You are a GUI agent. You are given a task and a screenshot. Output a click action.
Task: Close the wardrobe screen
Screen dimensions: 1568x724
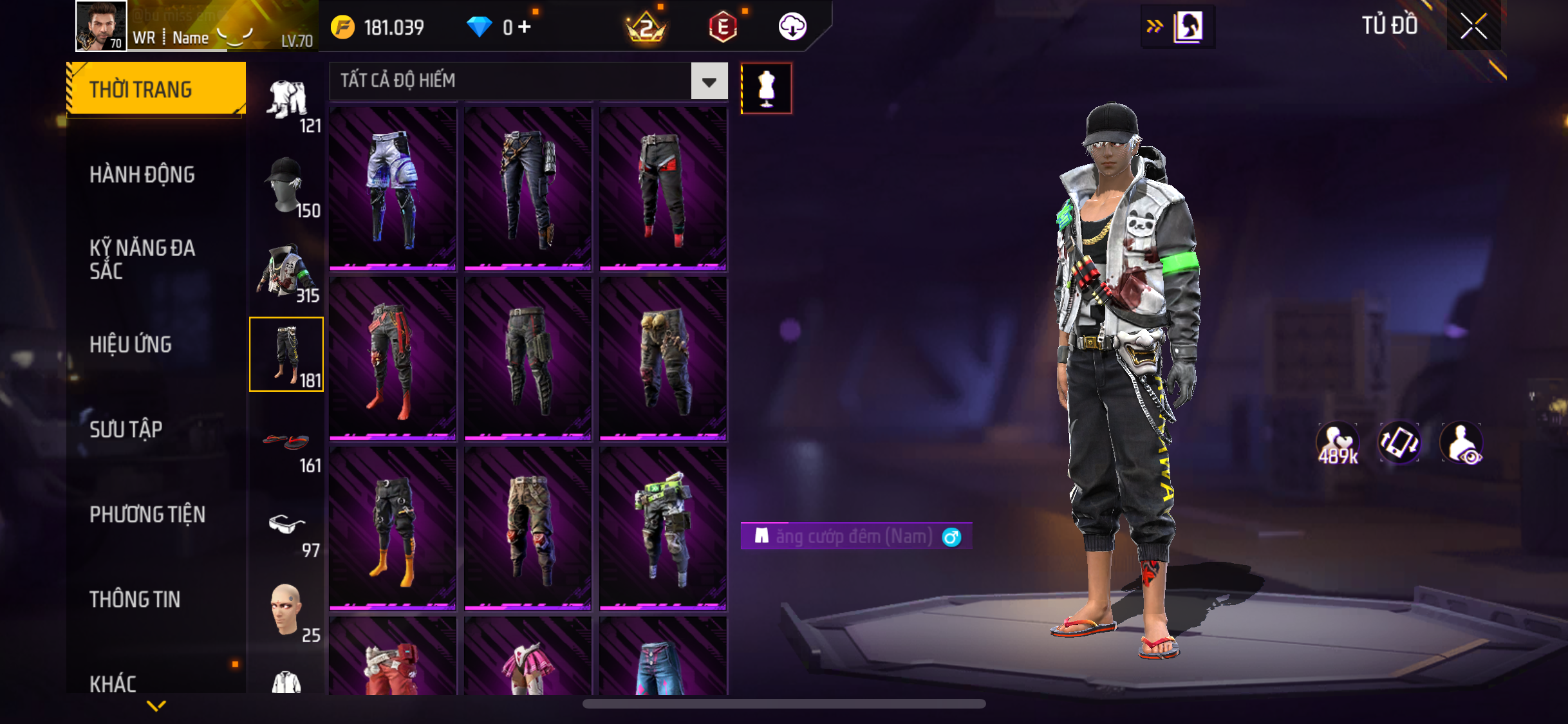[1473, 26]
